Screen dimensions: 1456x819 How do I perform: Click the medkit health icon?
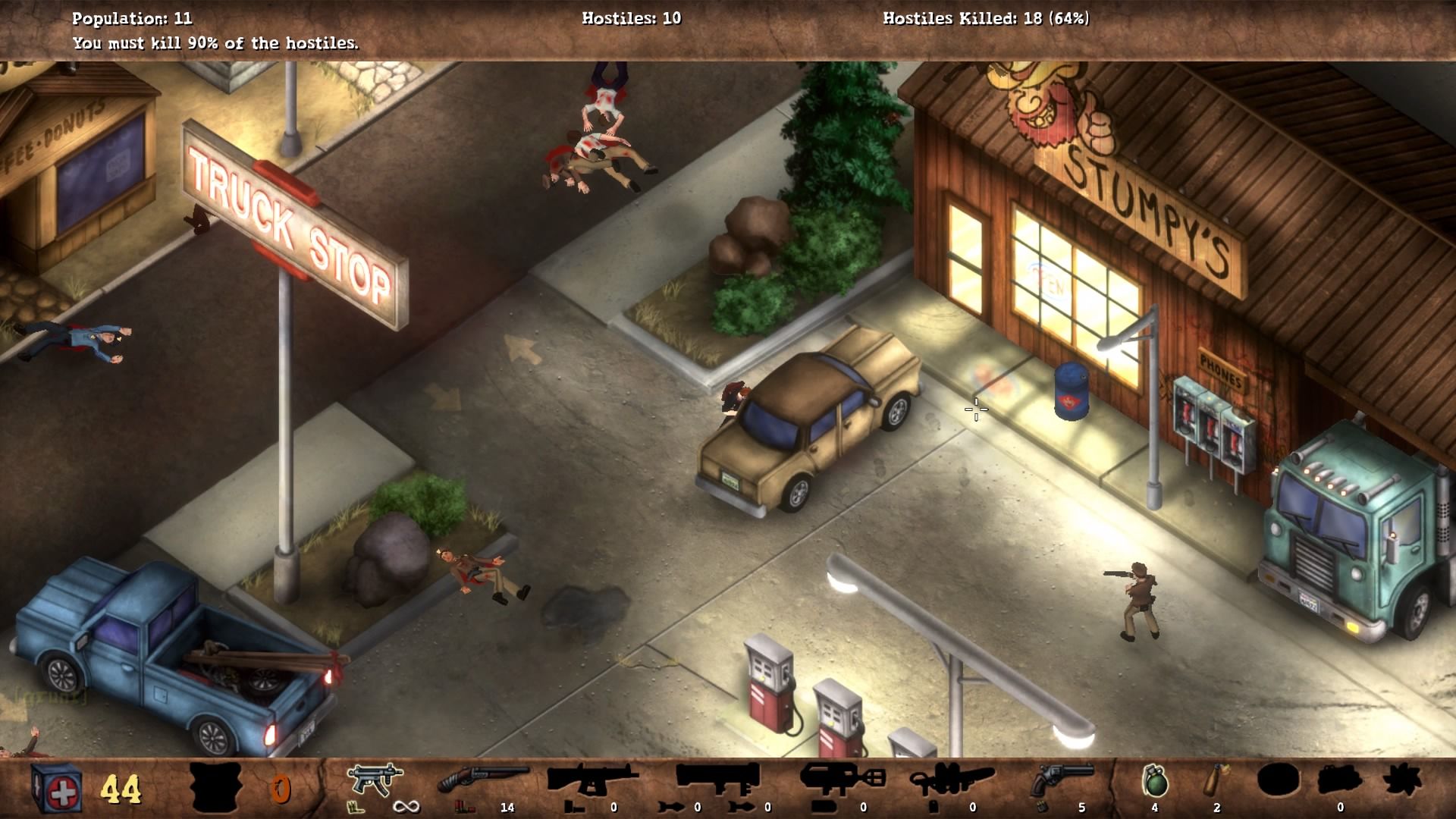[x=58, y=788]
